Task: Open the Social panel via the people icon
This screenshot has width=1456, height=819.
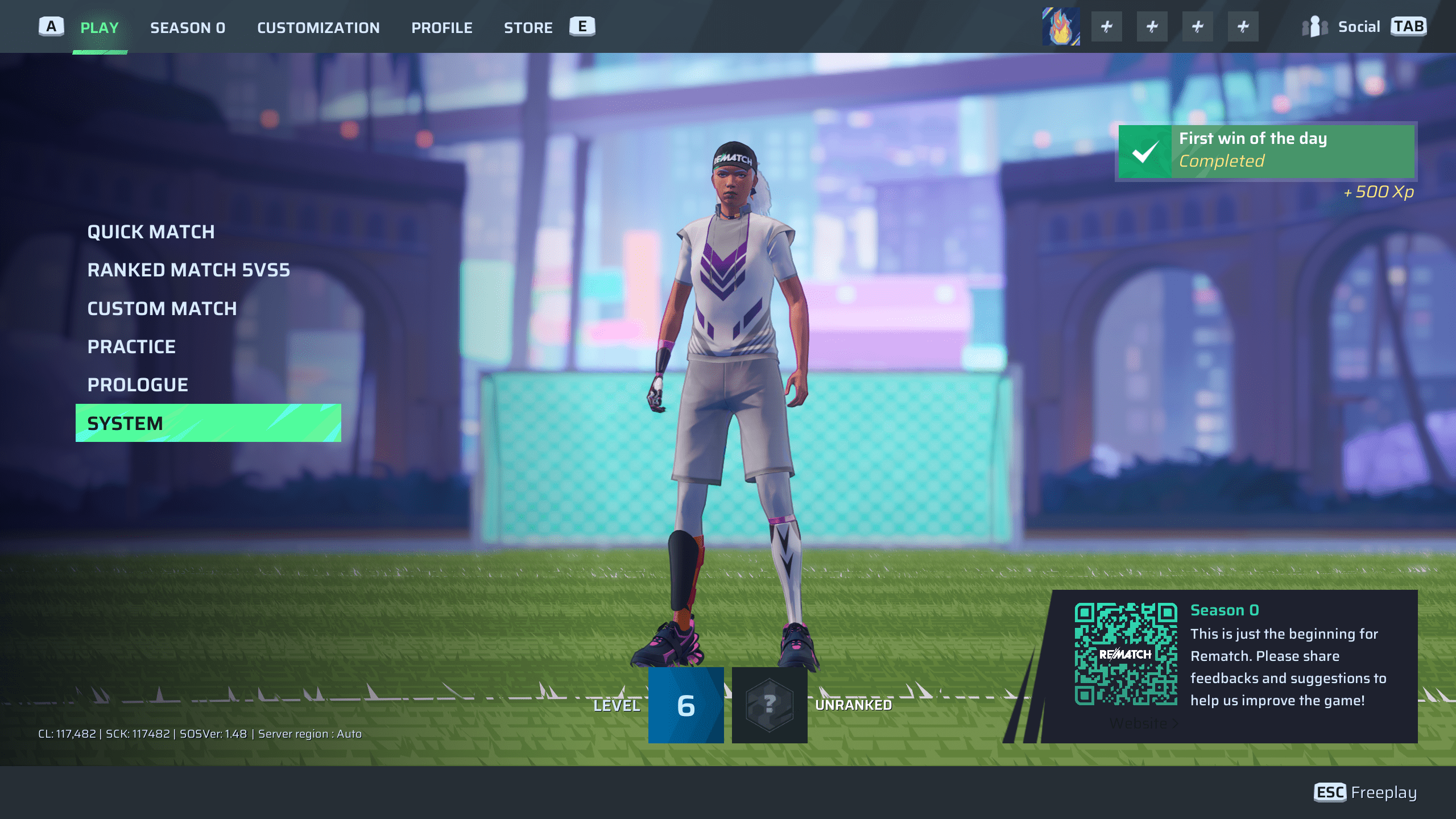Action: [x=1316, y=26]
